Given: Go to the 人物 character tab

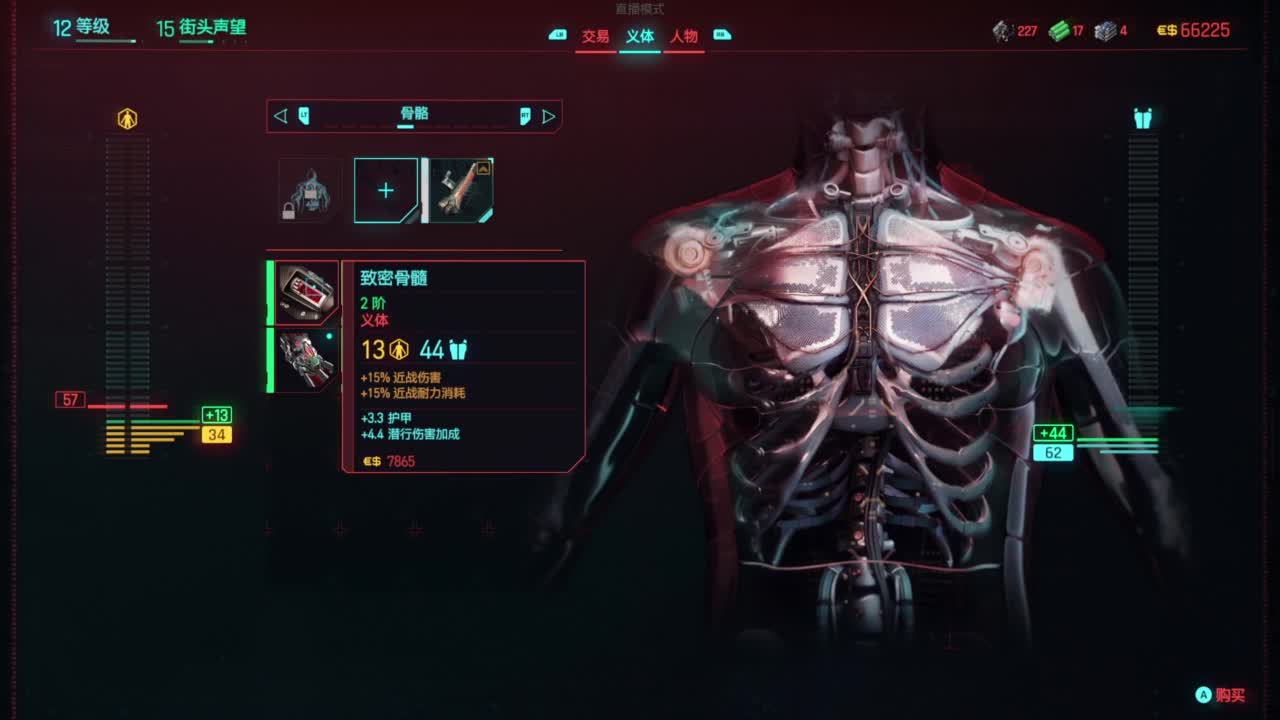Looking at the screenshot, I should pos(684,37).
